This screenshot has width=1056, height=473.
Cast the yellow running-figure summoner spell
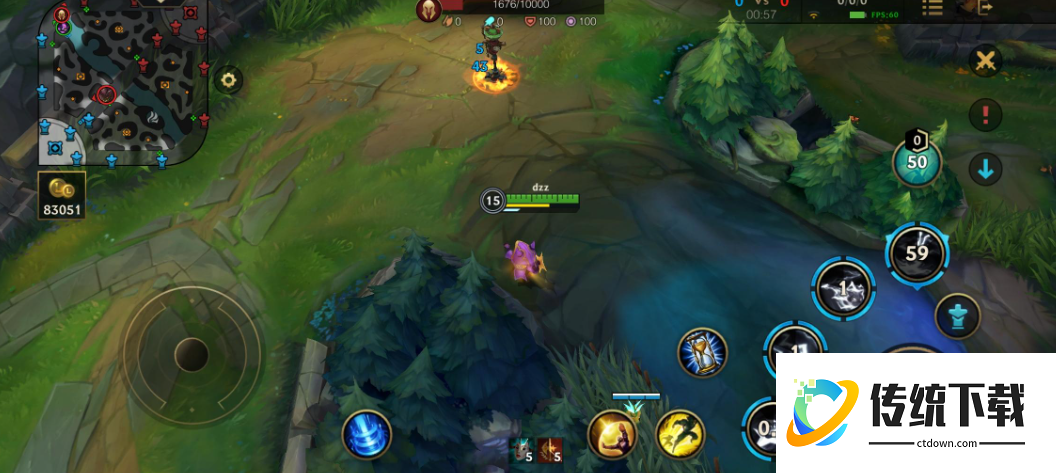click(681, 435)
